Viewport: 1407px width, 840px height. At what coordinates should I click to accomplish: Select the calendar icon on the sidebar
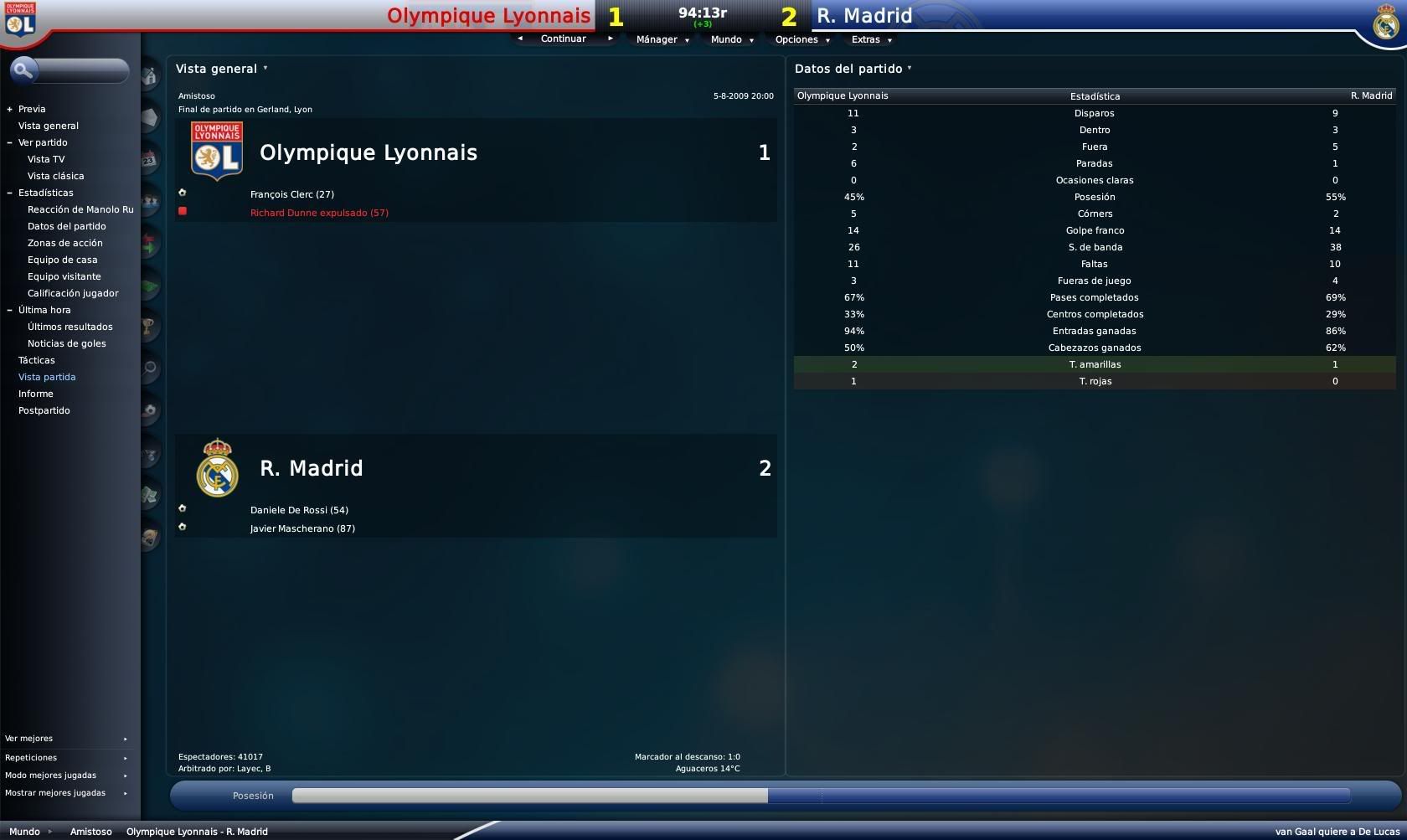click(149, 159)
